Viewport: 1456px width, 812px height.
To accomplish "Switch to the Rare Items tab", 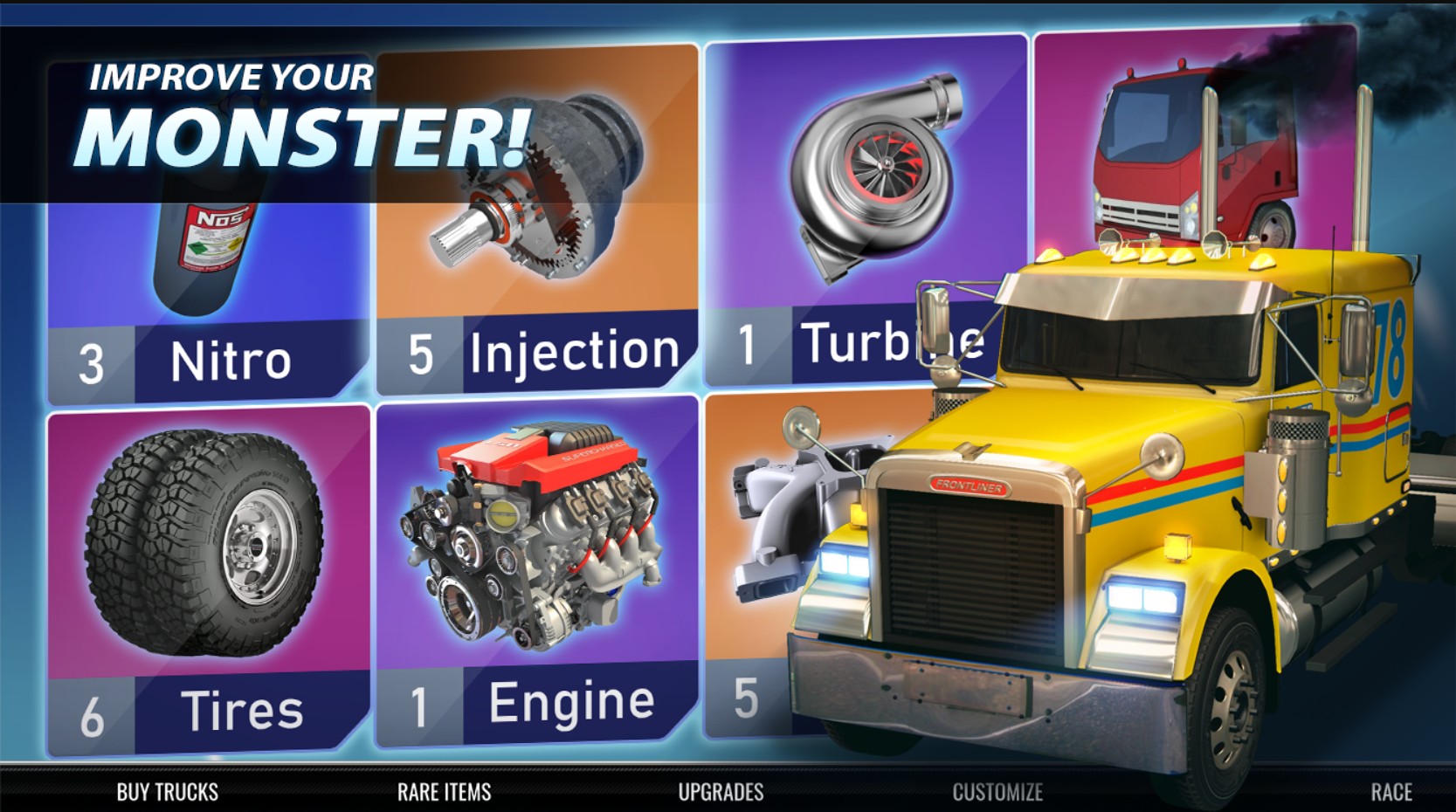I will (x=444, y=792).
